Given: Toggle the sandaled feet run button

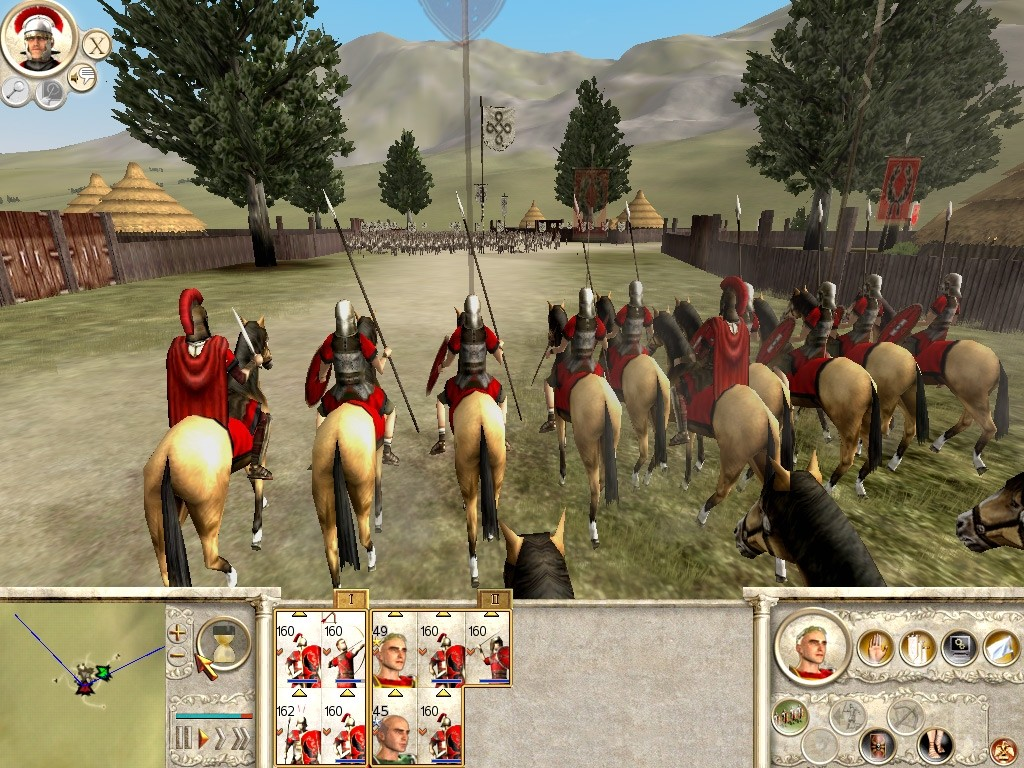Looking at the screenshot, I should 937,744.
